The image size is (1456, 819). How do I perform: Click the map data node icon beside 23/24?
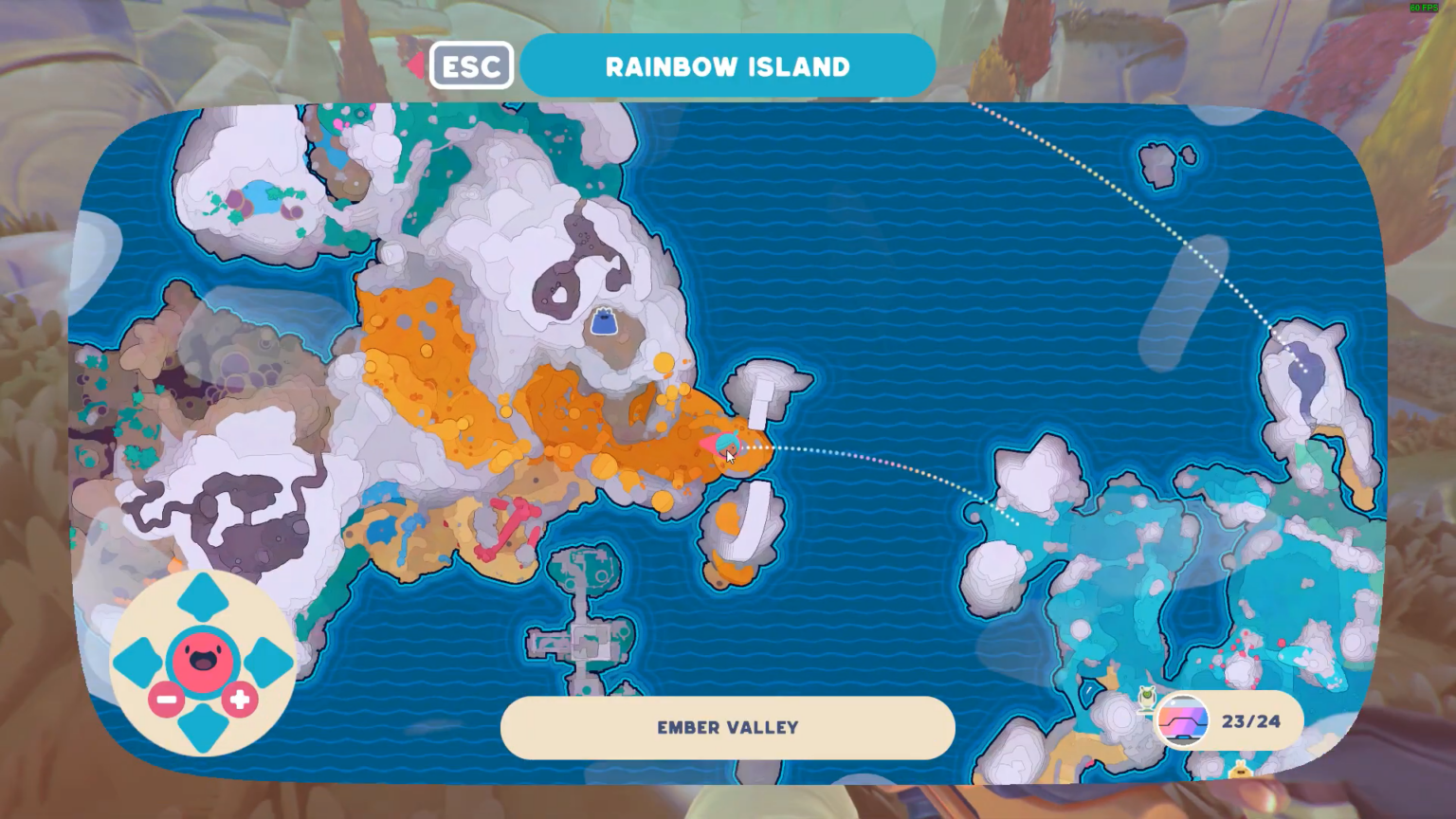(x=1182, y=720)
